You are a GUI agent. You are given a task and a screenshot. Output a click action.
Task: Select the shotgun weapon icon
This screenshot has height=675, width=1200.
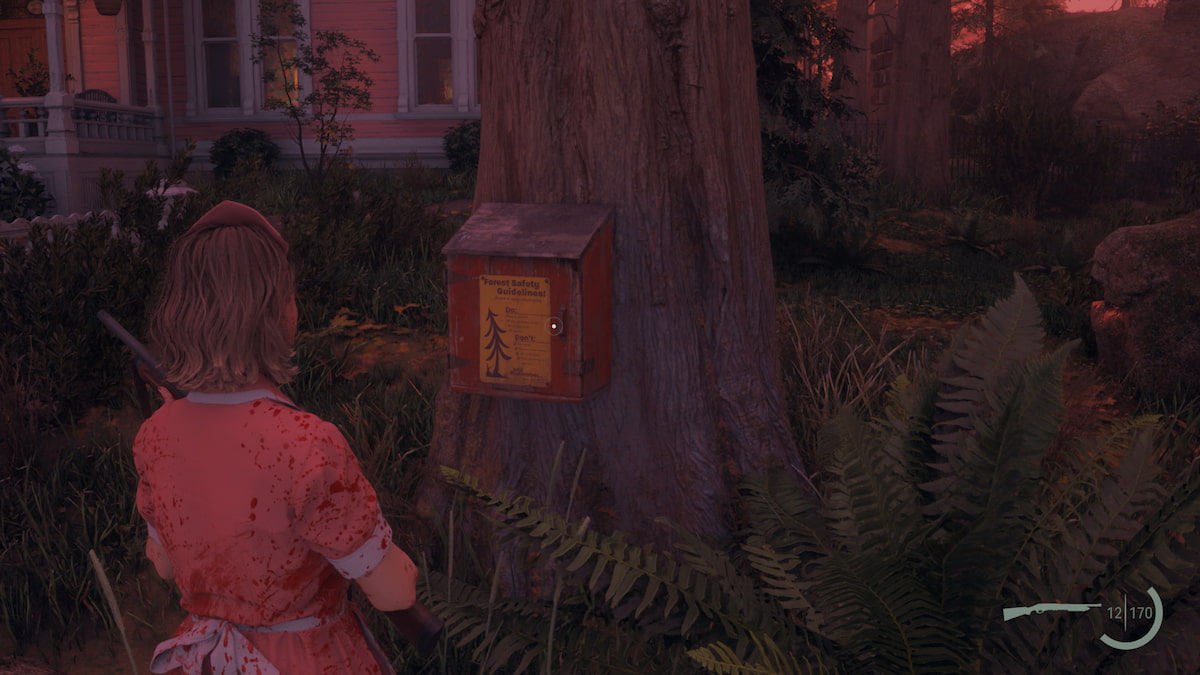[x=1050, y=611]
